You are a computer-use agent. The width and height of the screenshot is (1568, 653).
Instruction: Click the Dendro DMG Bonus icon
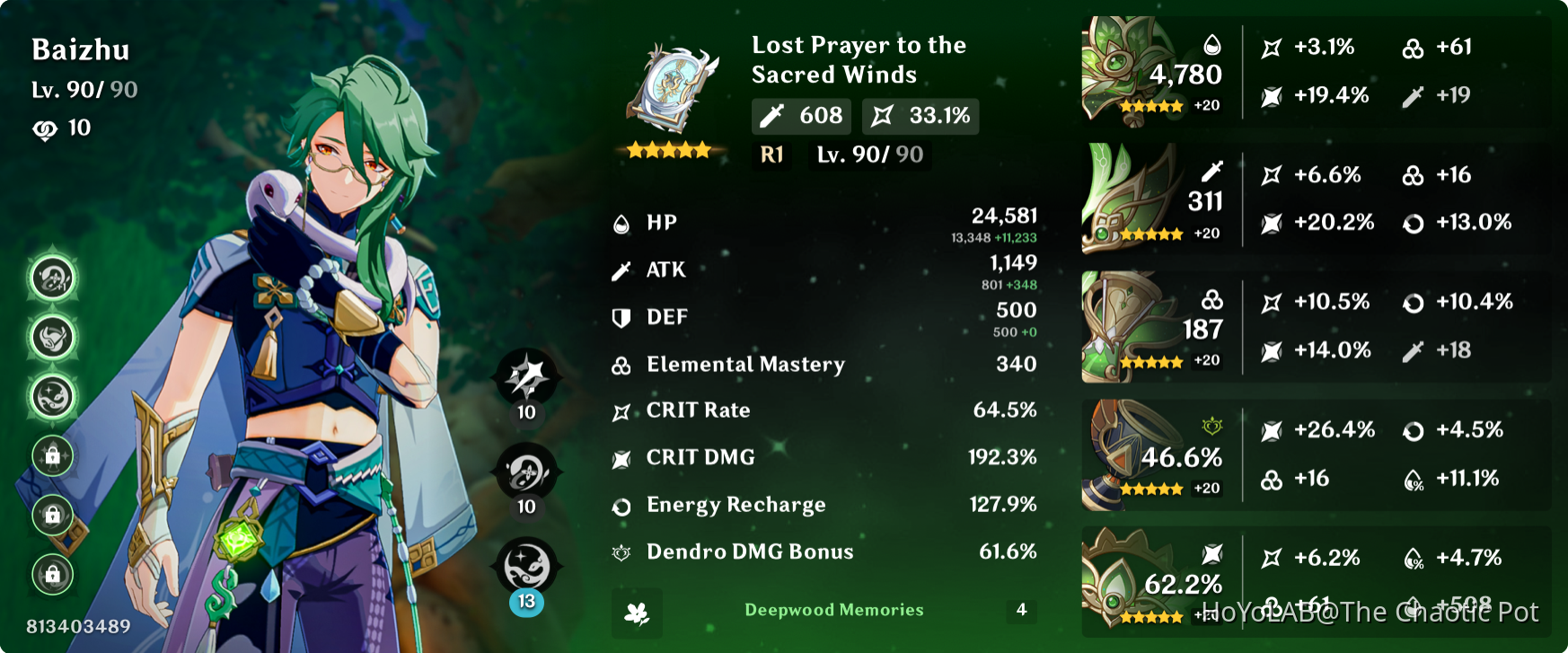(x=621, y=552)
